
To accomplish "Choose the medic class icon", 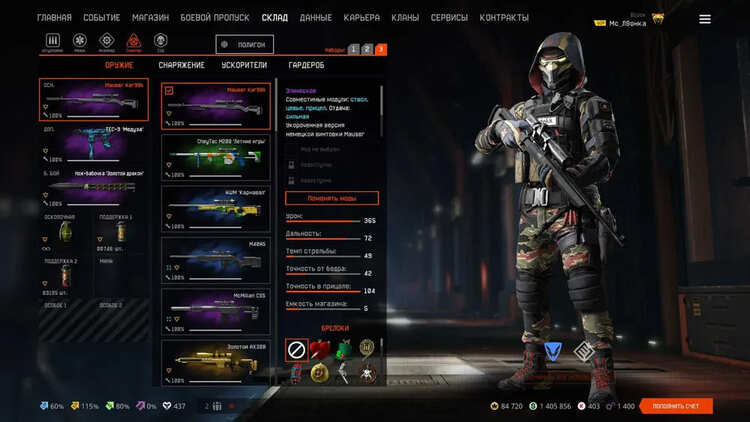I will point(81,42).
